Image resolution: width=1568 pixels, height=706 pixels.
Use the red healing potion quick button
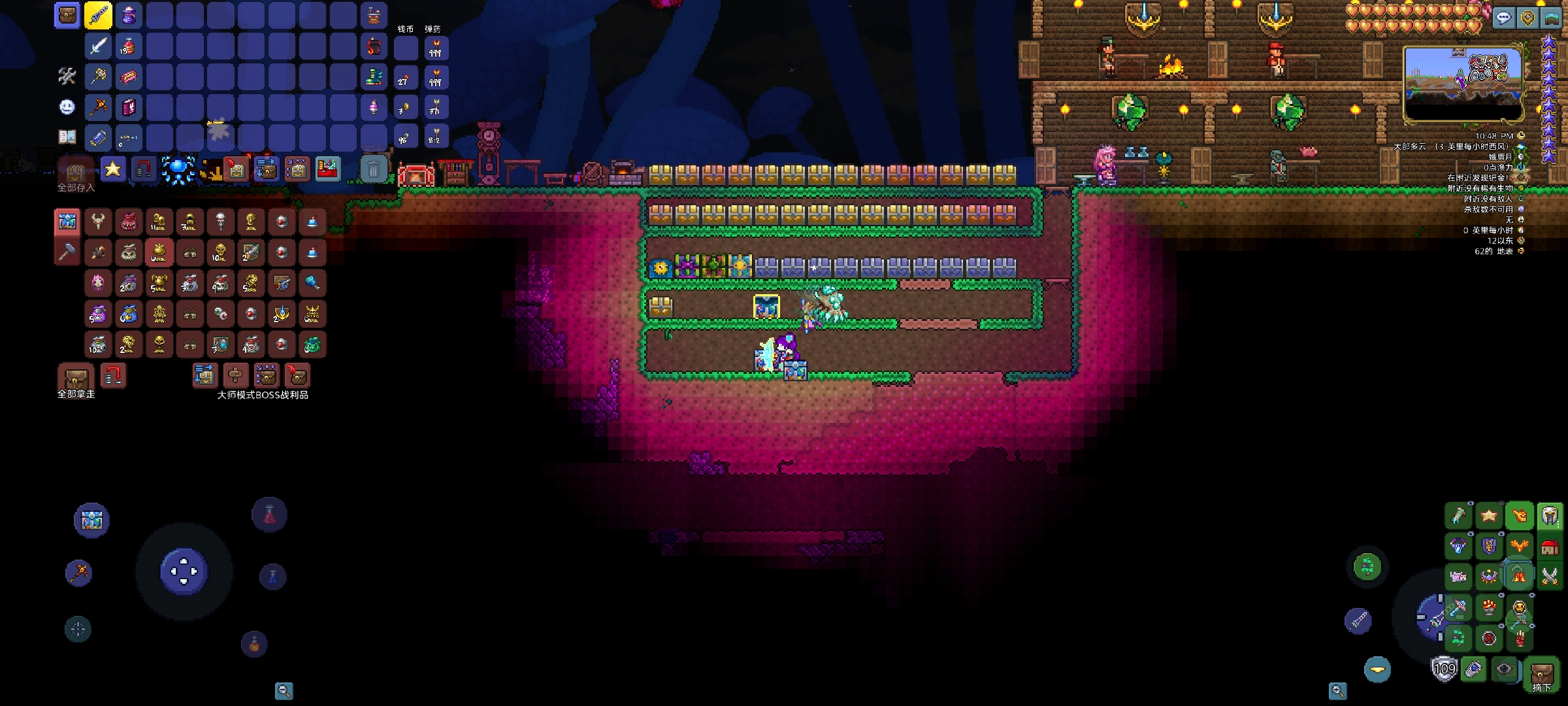click(x=269, y=515)
